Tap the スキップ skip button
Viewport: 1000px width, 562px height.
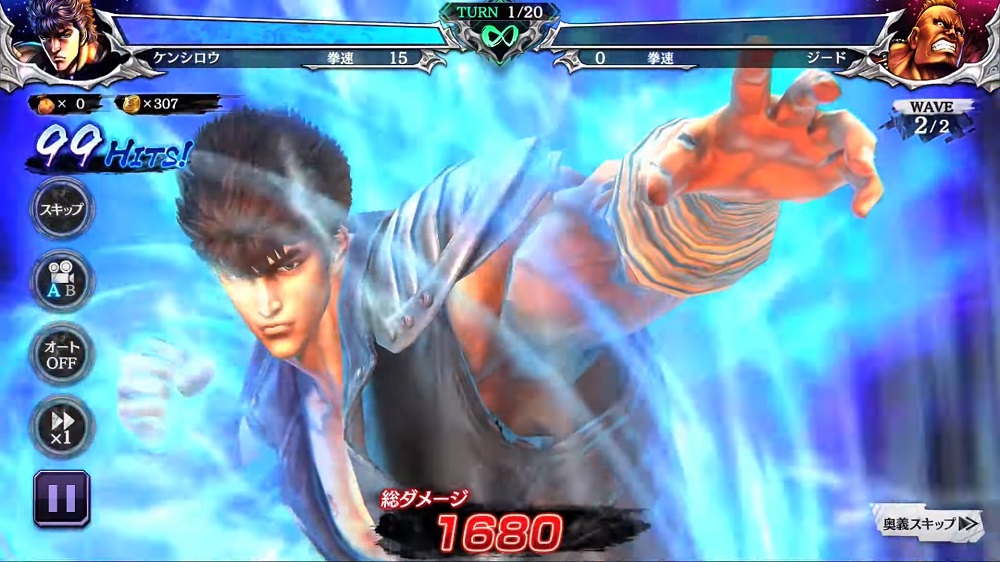click(x=62, y=210)
